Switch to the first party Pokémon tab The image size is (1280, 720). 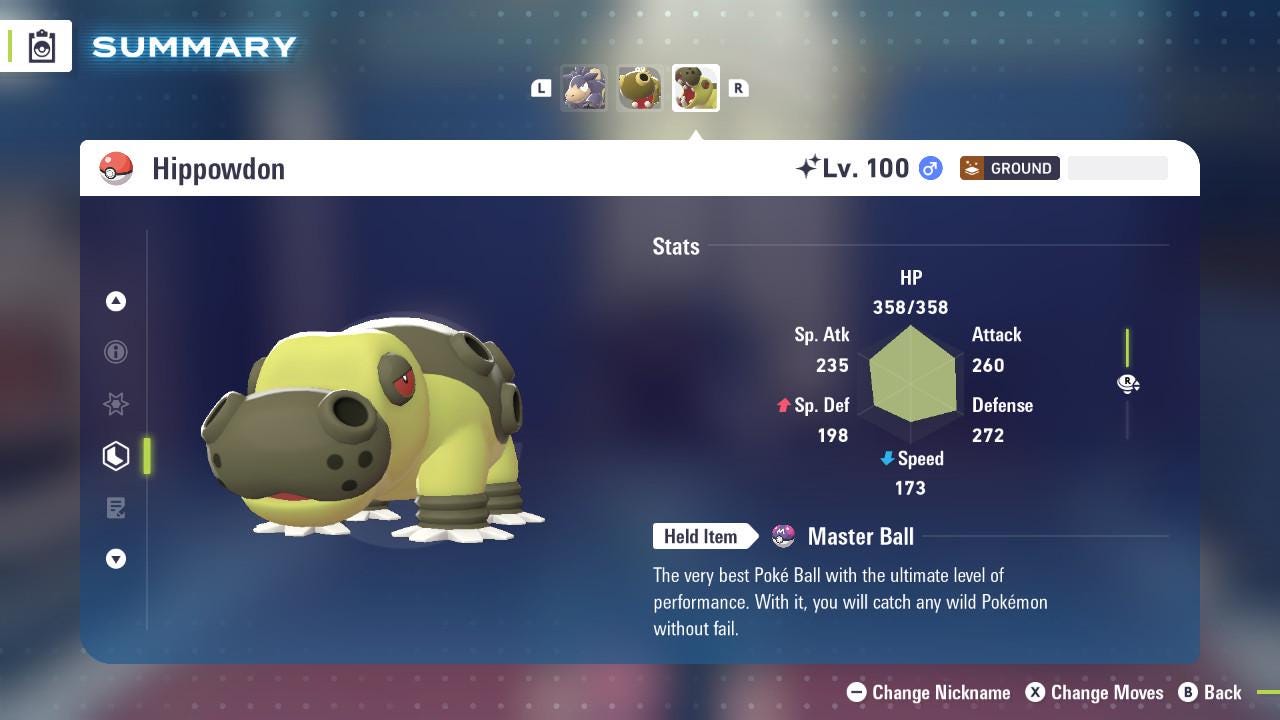(x=585, y=88)
